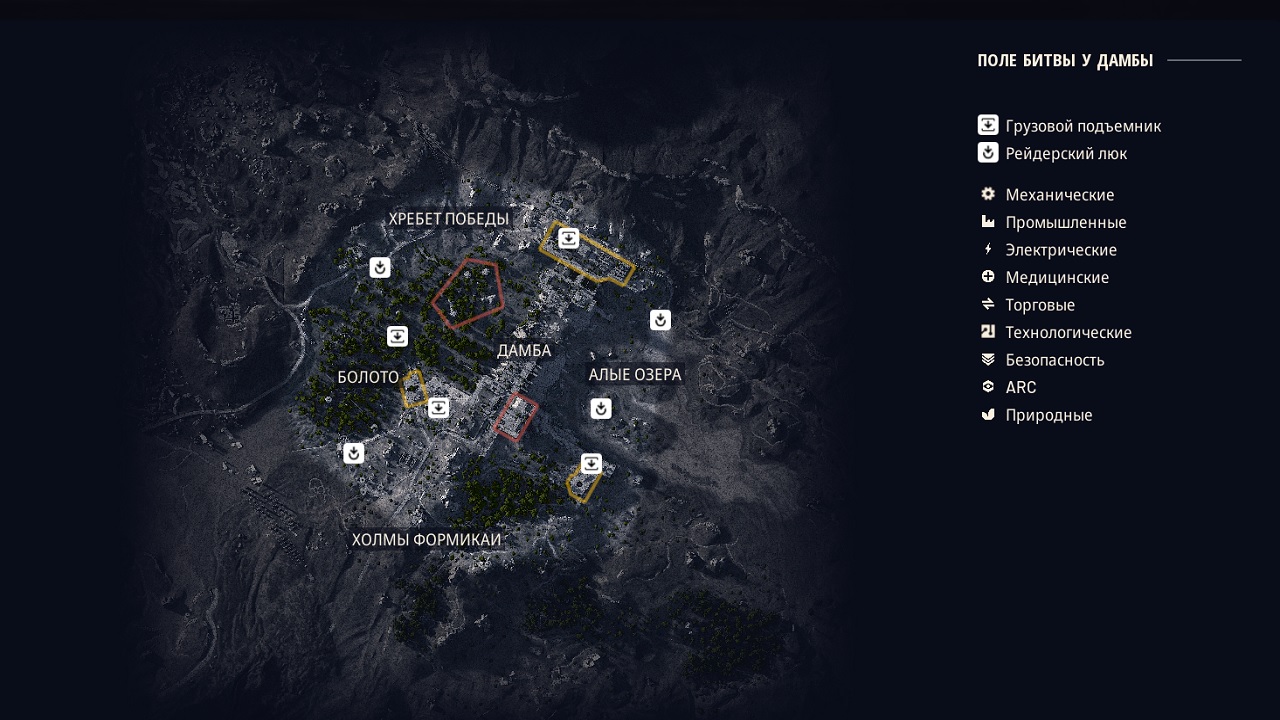
Task: Select the Рейдерский люк legend entry
Action: pyautogui.click(x=1065, y=154)
